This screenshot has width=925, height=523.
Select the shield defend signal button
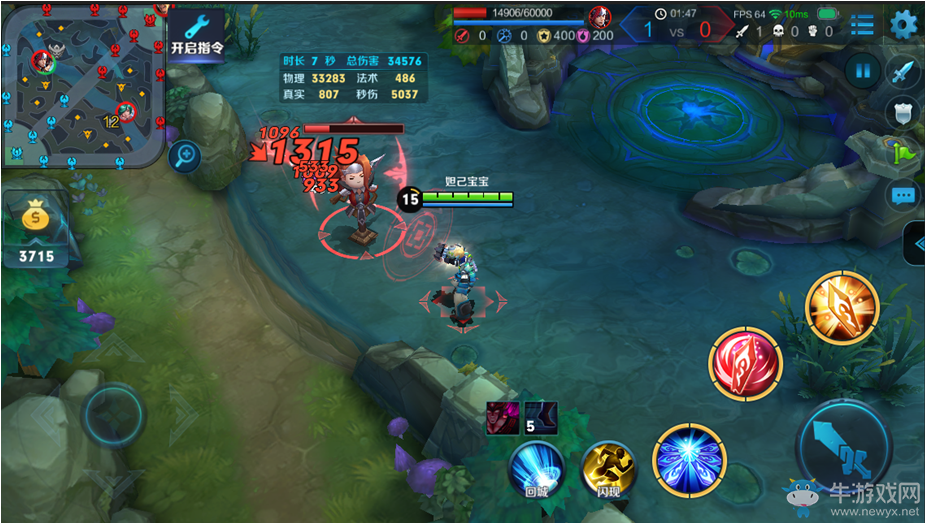903,112
